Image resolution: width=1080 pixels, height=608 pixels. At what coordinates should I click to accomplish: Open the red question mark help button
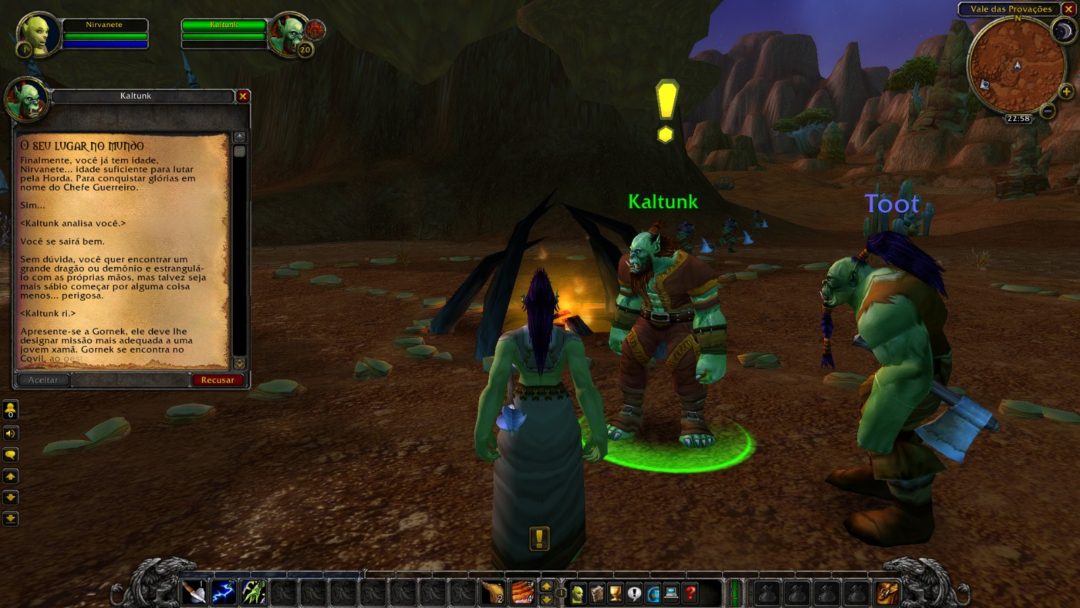point(690,593)
